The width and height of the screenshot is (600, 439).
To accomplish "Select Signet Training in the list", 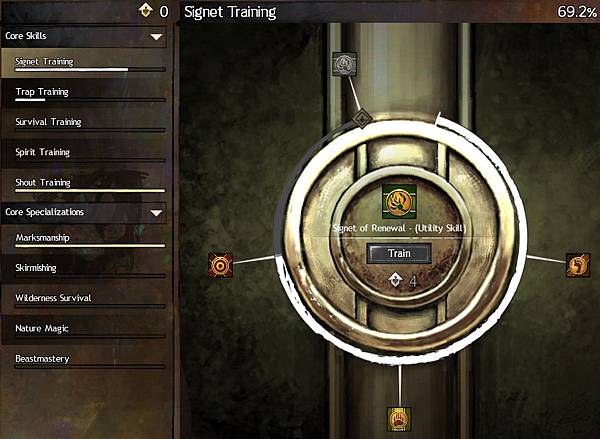I will click(44, 62).
